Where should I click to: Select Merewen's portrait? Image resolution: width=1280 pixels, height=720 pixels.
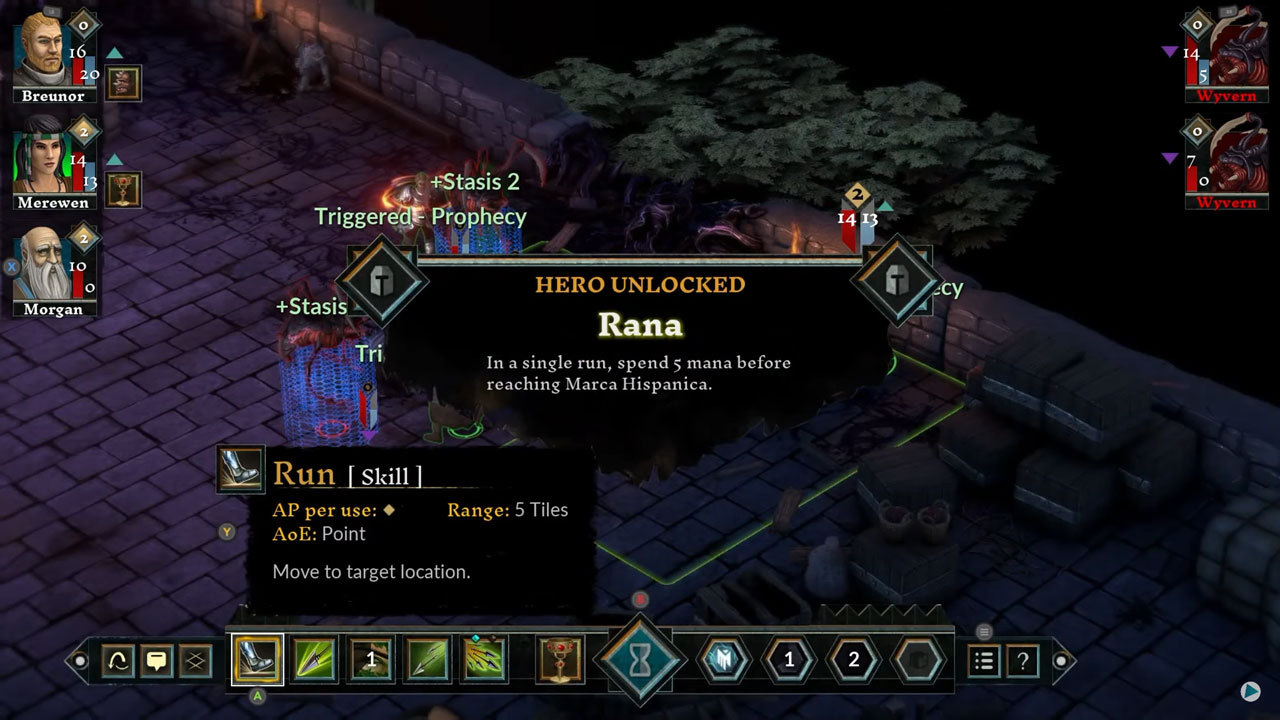[44, 160]
